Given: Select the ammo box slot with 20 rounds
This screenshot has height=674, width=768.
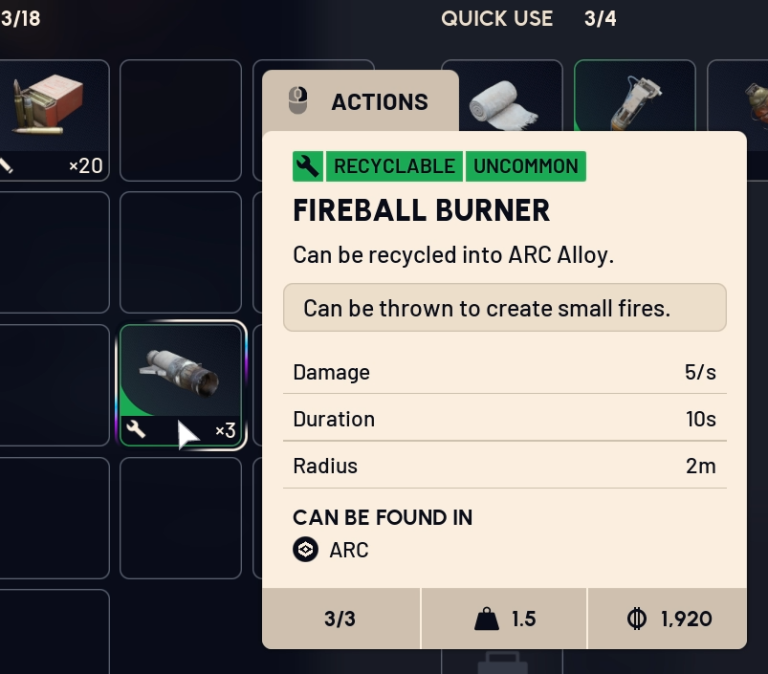Looking at the screenshot, I should click(50, 118).
